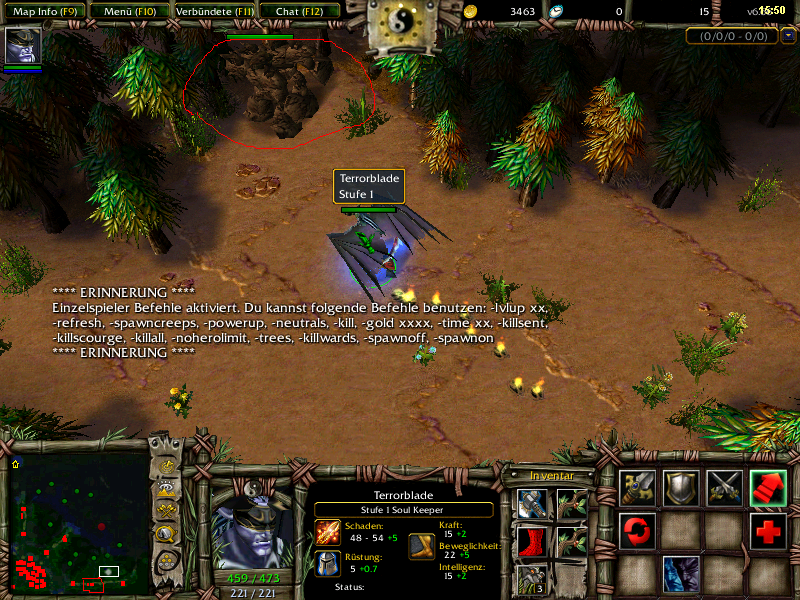Open the Verbündete (F11) allies menu
800x600 pixels.
pos(213,11)
